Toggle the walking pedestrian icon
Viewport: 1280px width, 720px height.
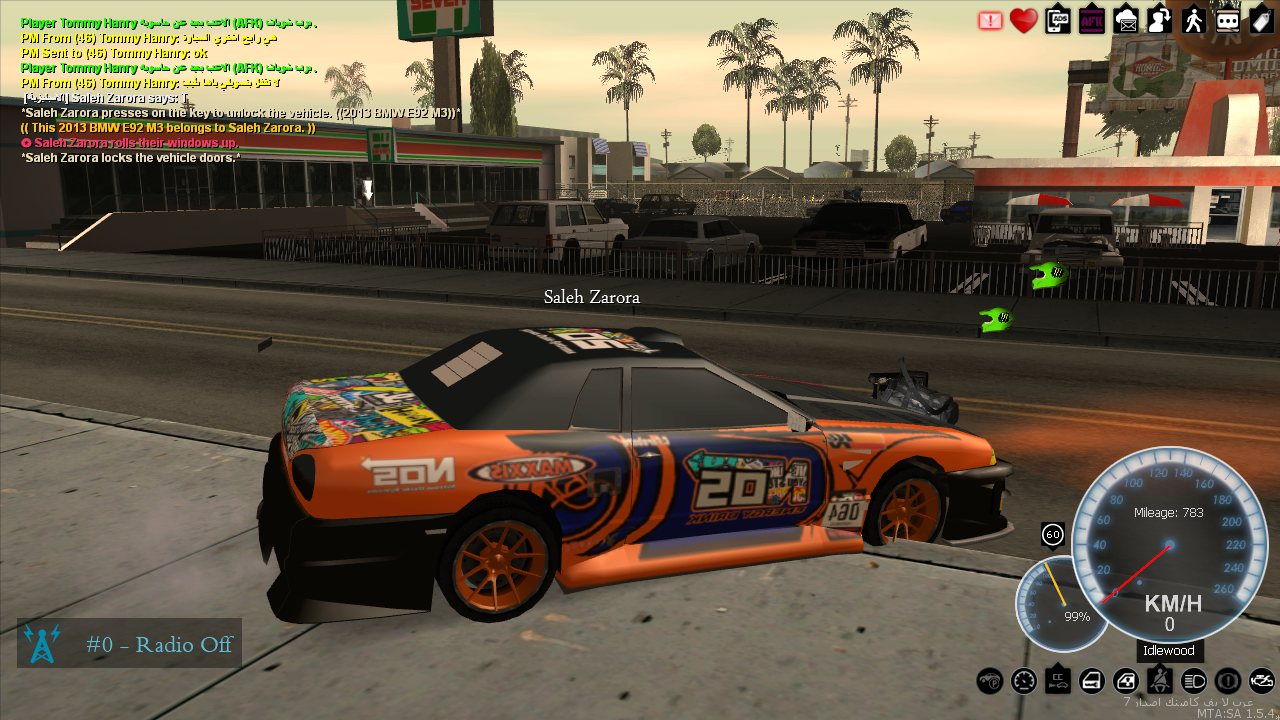click(x=1194, y=20)
